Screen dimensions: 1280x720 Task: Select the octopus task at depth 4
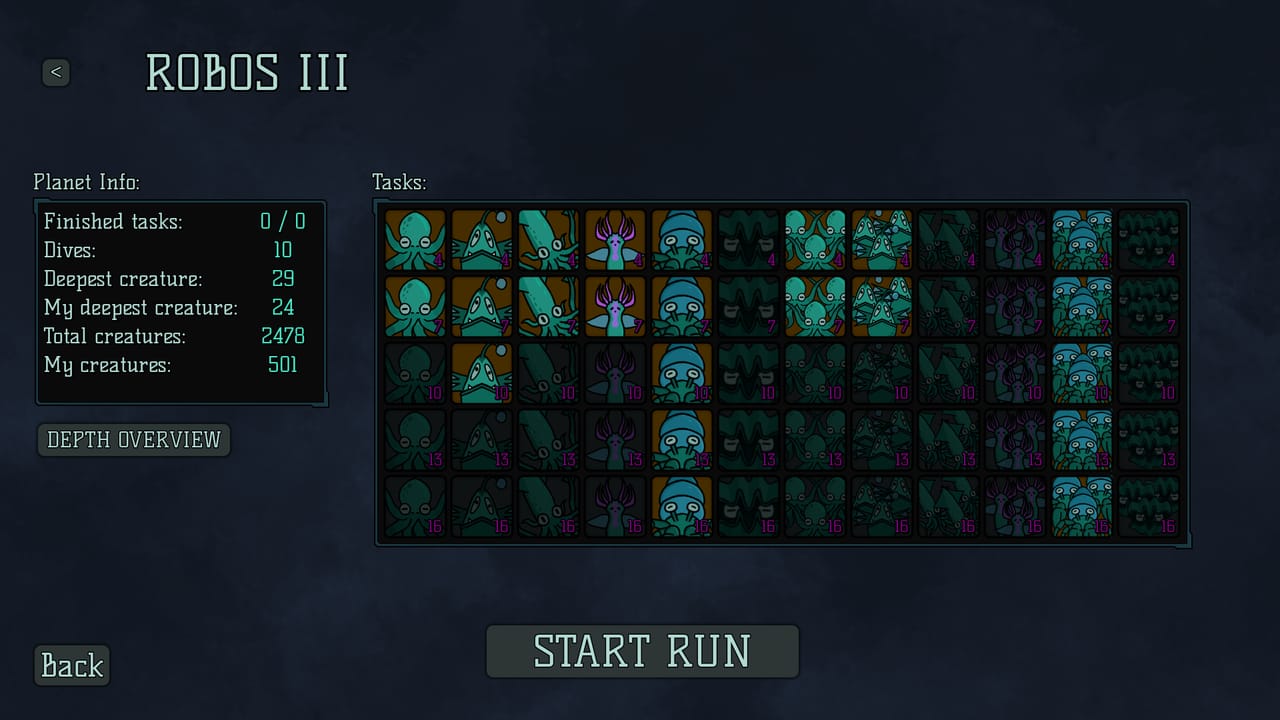[x=415, y=241]
